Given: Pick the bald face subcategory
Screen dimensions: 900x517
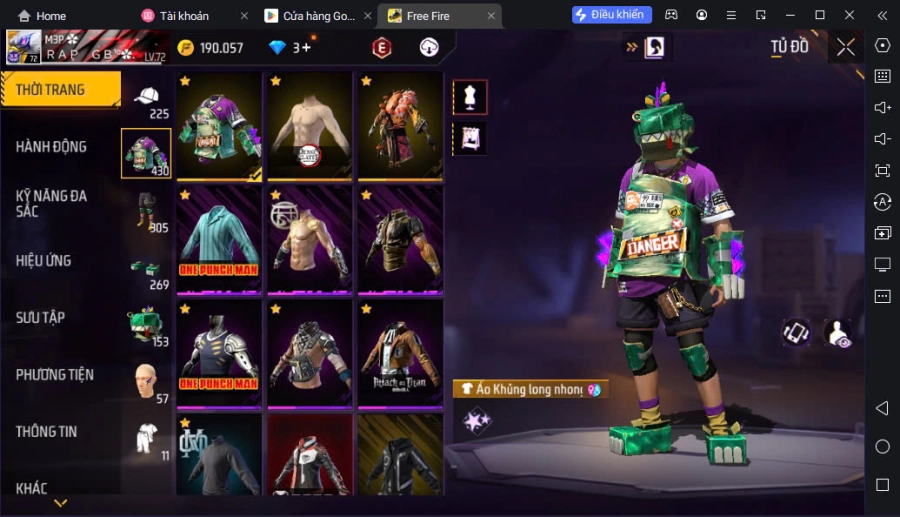Looking at the screenshot, I should [x=146, y=381].
